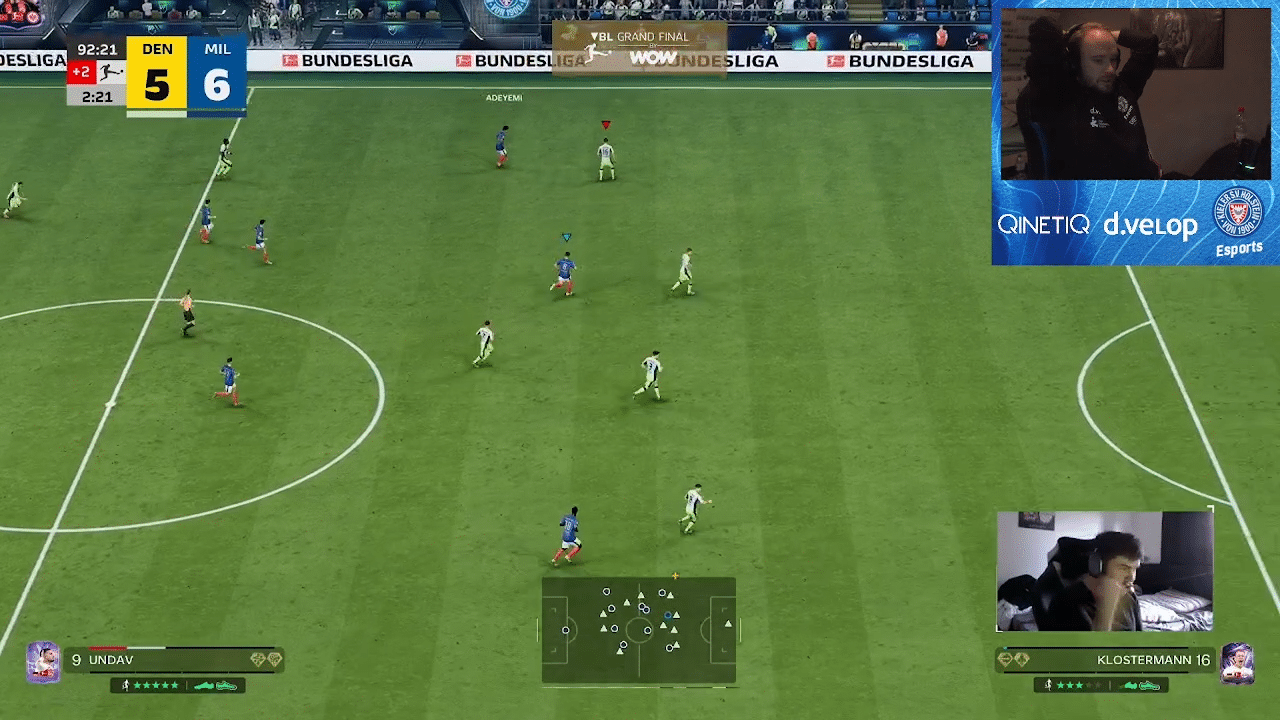Click the radar minimap of the pitch

coord(639,630)
